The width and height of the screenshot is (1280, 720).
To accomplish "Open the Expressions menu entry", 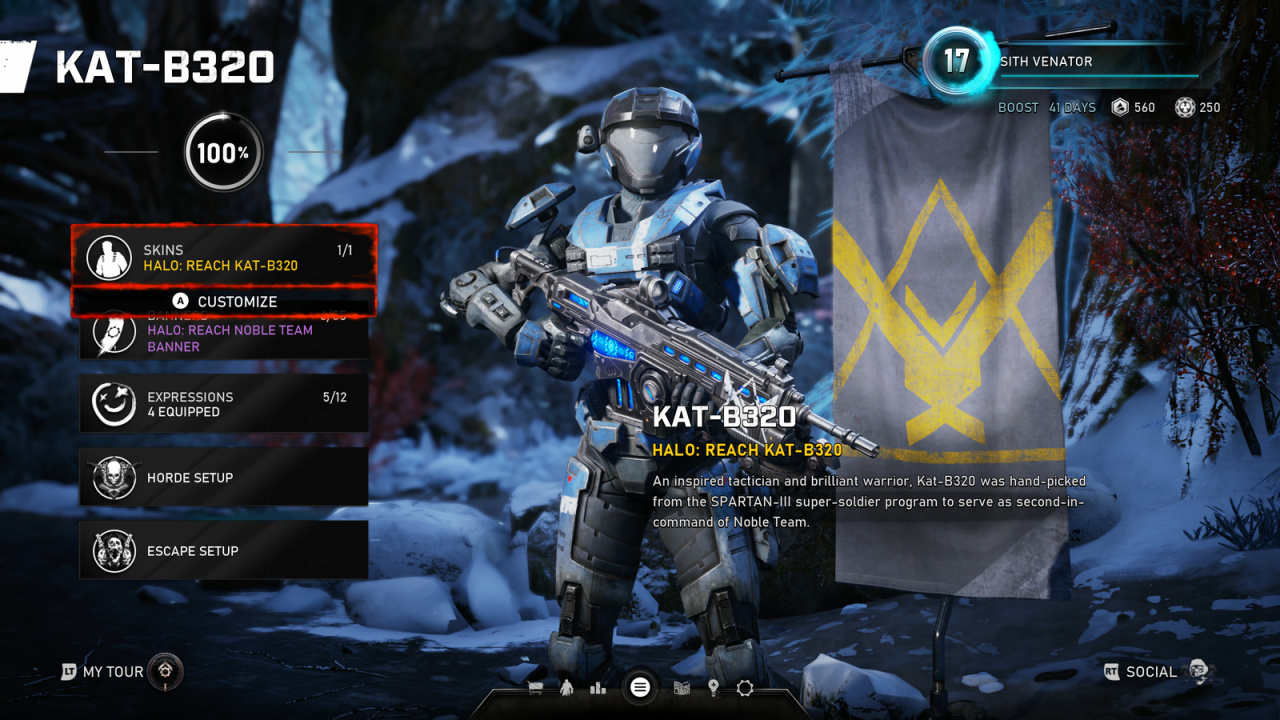I will coord(224,404).
